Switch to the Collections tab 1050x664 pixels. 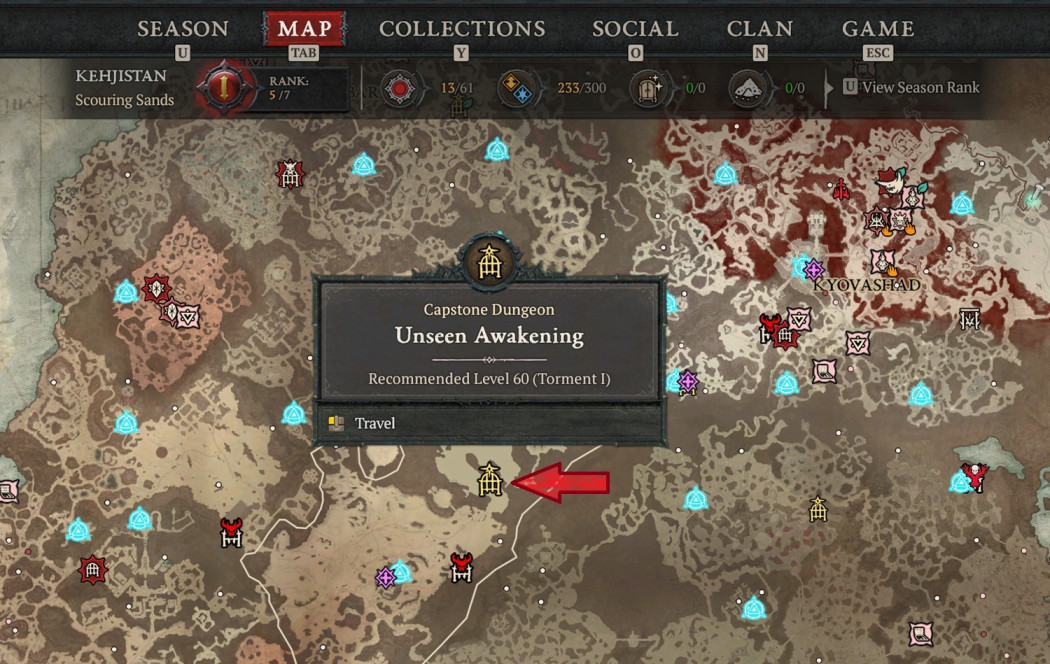coord(462,28)
